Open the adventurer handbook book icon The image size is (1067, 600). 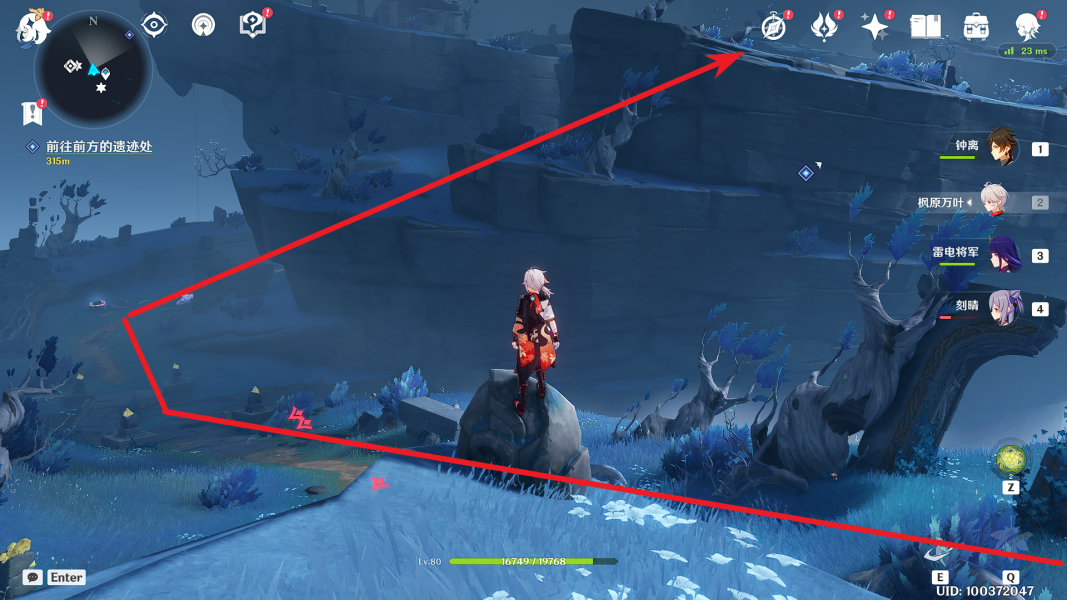click(x=926, y=27)
